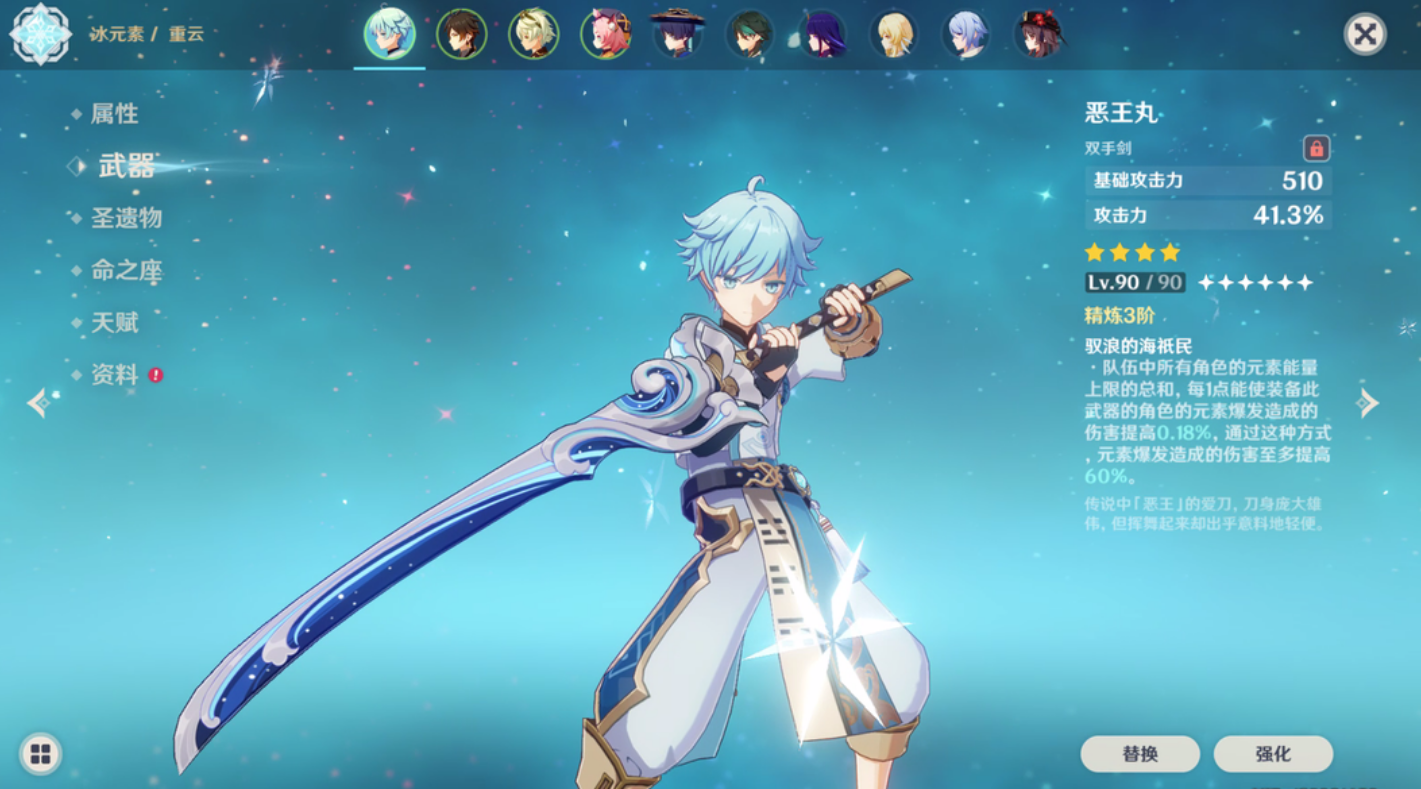The width and height of the screenshot is (1421, 789).
Task: Open the grid menu button at bottom-left
Action: 40,754
